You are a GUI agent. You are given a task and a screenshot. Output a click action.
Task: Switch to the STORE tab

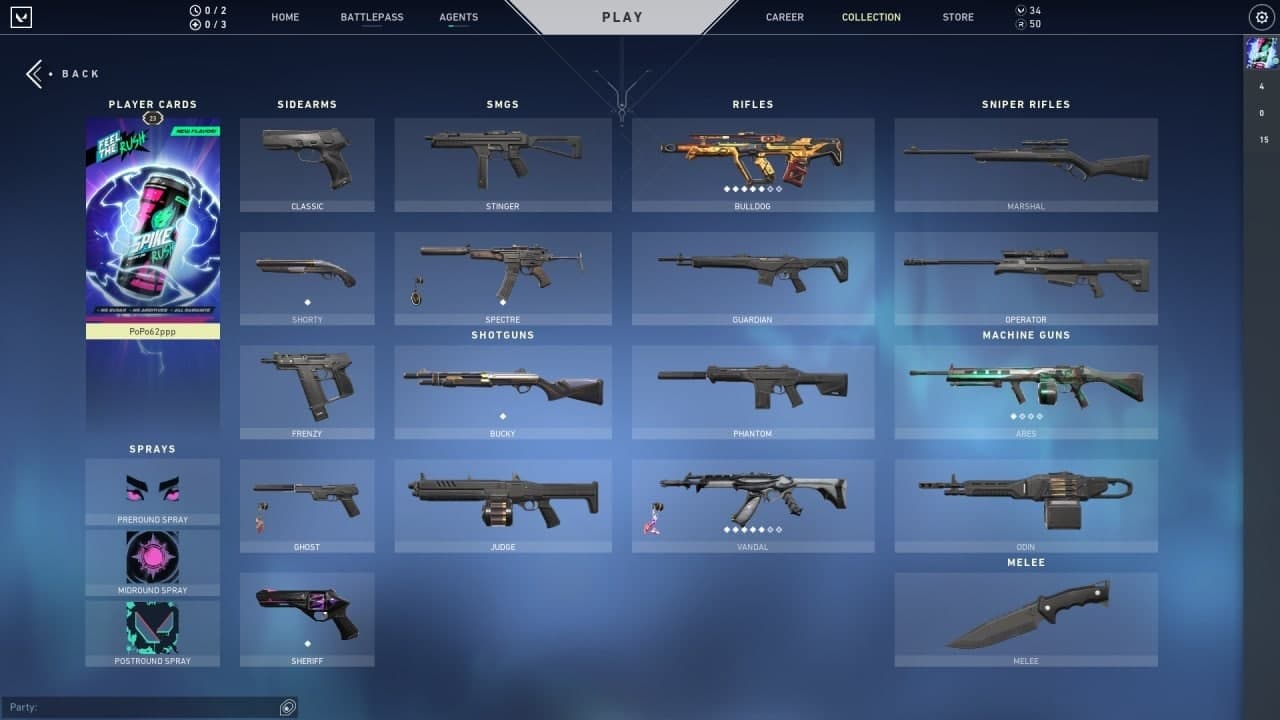click(957, 17)
